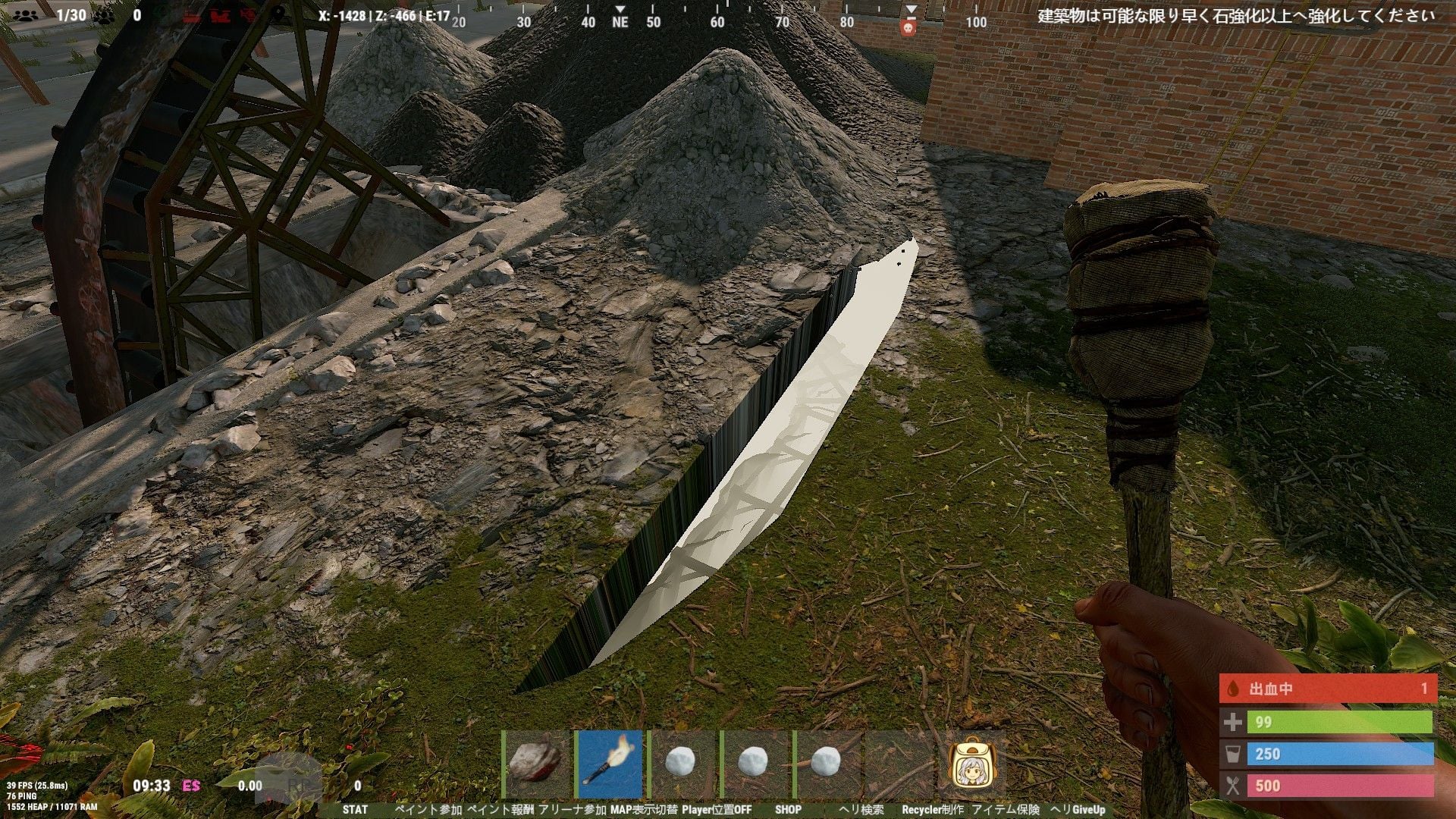Toggle the Player位置OFF button
The image size is (1456, 819).
717,810
